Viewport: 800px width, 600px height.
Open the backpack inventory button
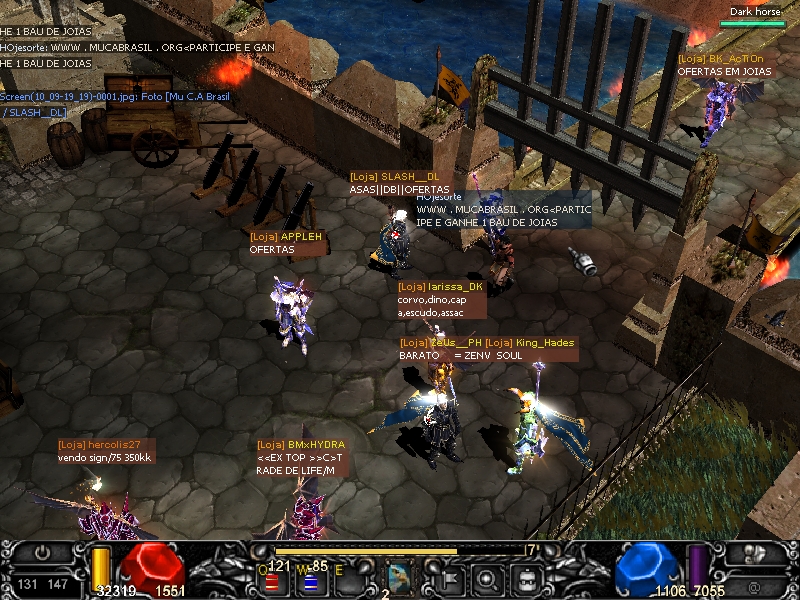(x=525, y=577)
